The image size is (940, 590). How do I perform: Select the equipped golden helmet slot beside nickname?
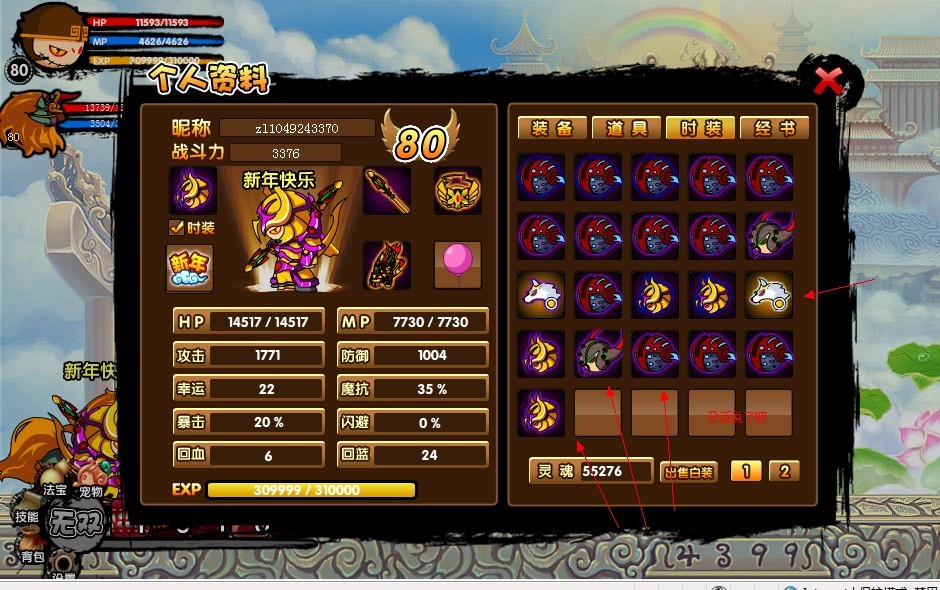coord(192,190)
